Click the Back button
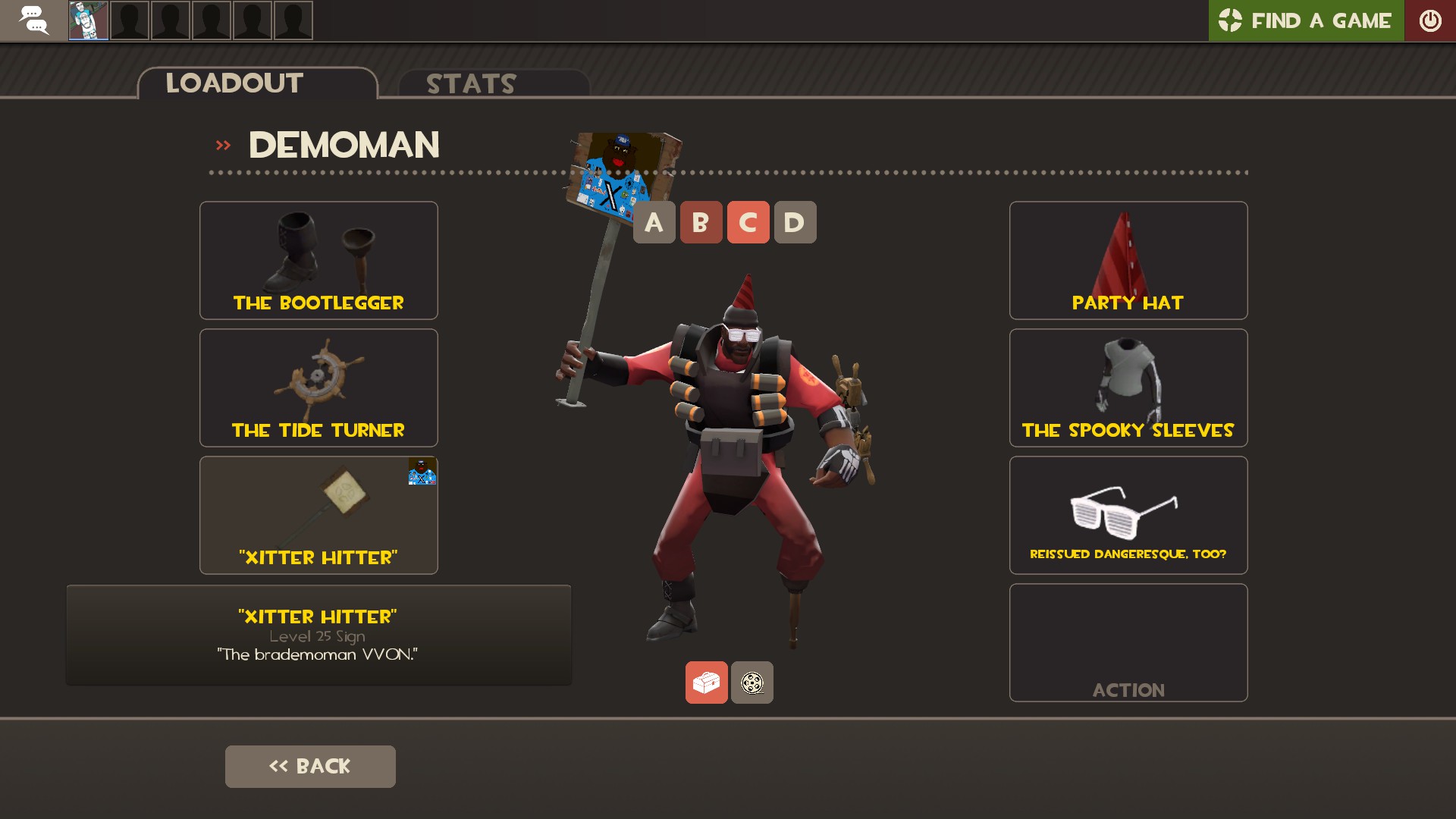Image resolution: width=1456 pixels, height=819 pixels. [x=310, y=766]
